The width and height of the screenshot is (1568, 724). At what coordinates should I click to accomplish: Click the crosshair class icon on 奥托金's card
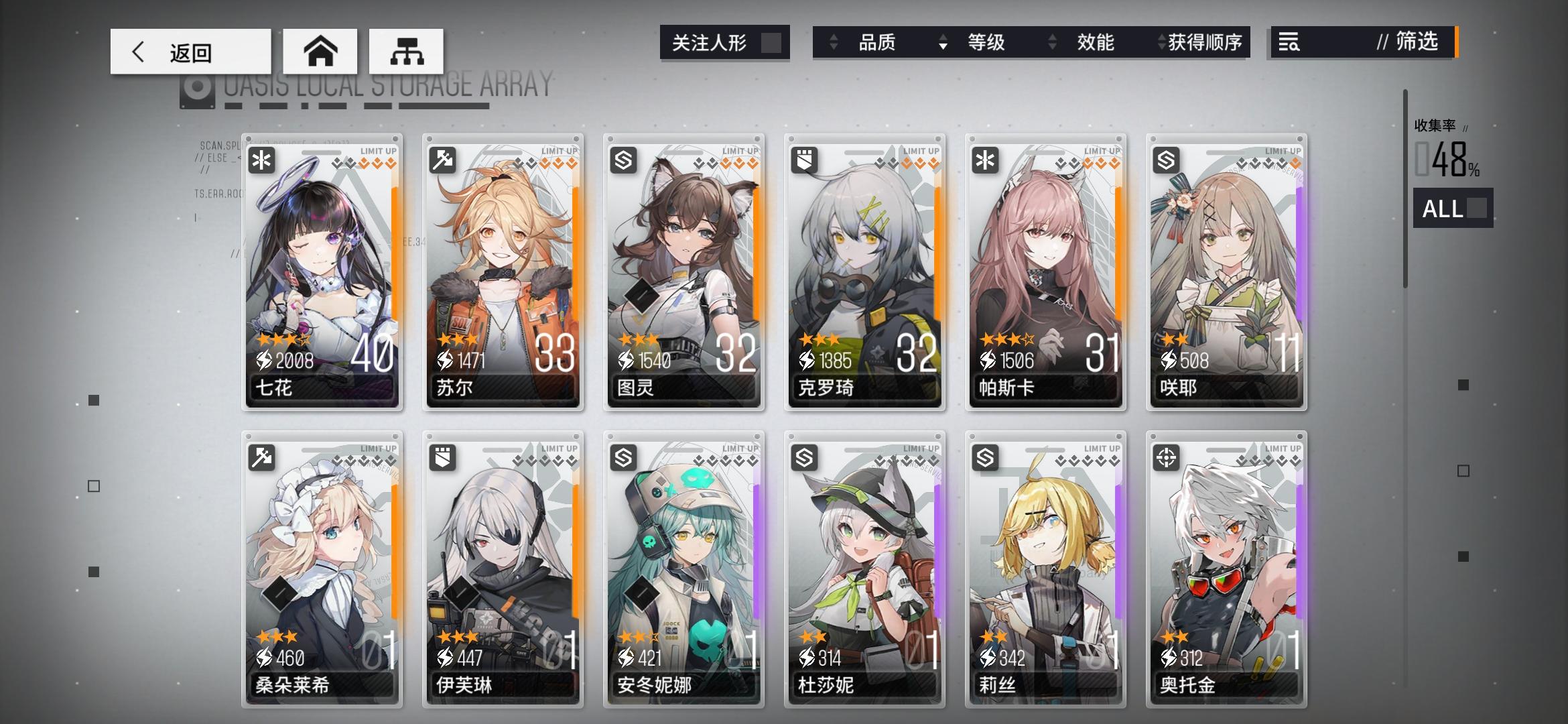pyautogui.click(x=1166, y=458)
